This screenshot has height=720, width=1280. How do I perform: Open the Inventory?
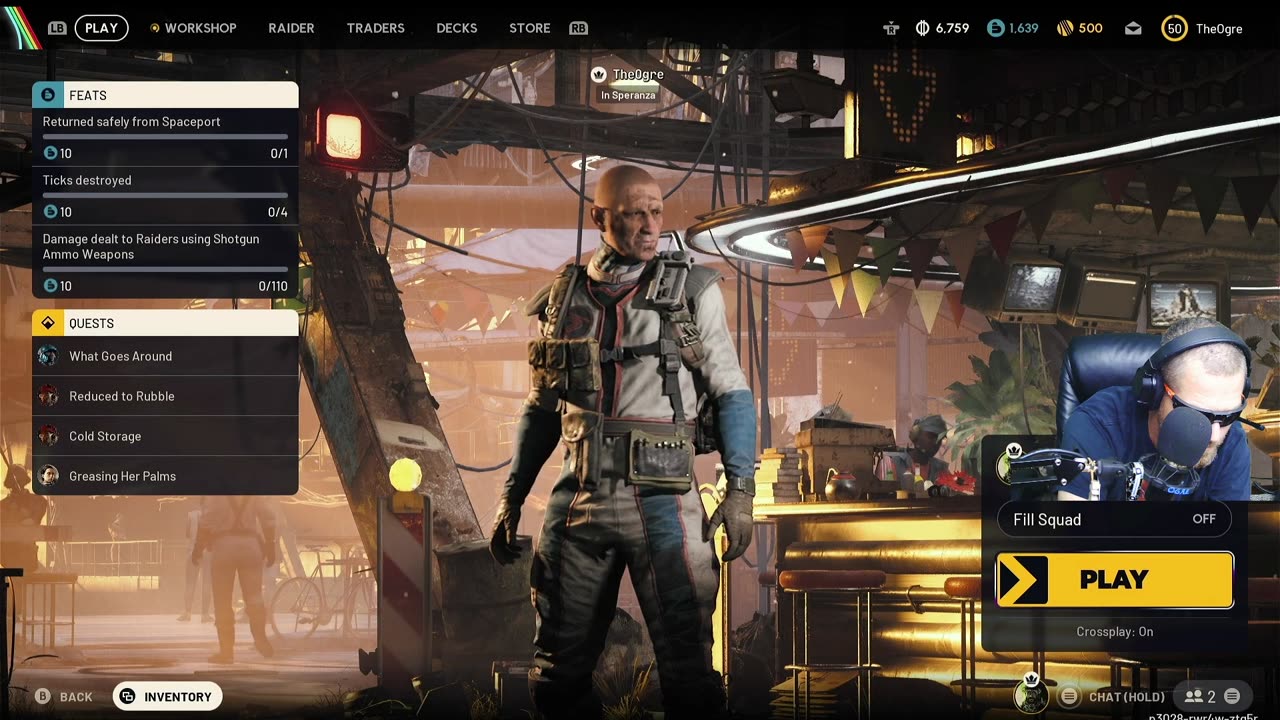coord(167,697)
